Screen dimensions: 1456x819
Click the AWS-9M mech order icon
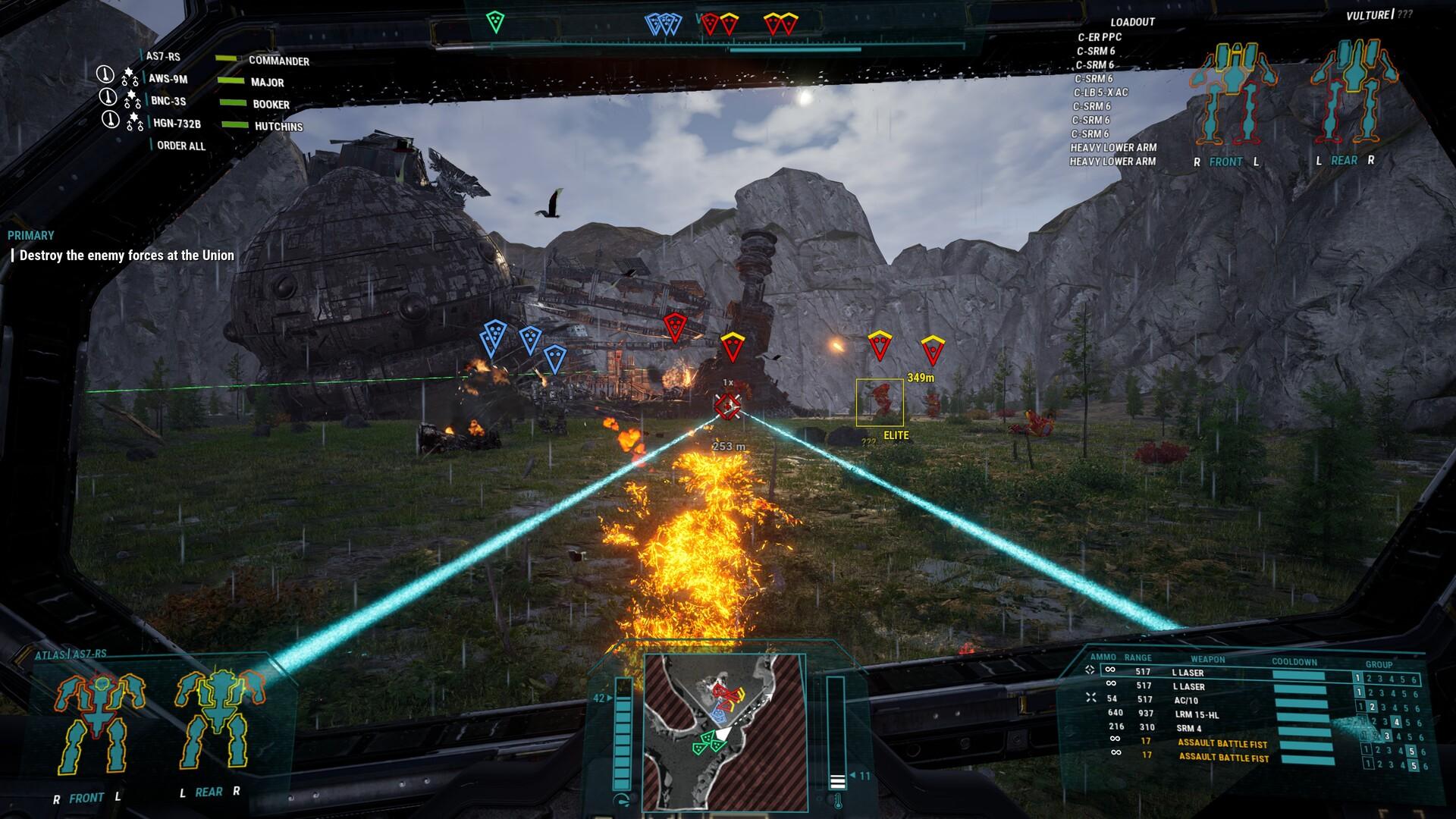pyautogui.click(x=106, y=76)
